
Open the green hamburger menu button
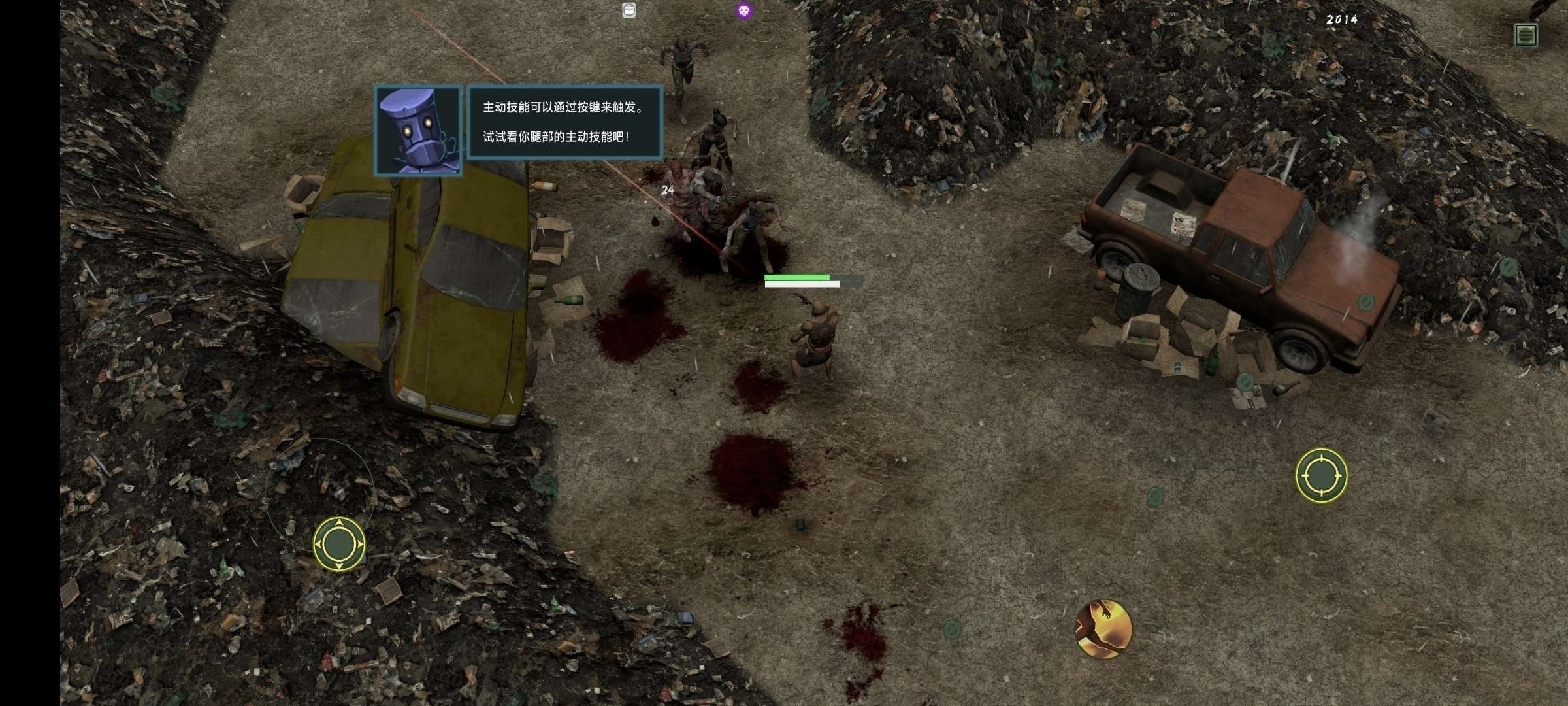[x=1526, y=35]
